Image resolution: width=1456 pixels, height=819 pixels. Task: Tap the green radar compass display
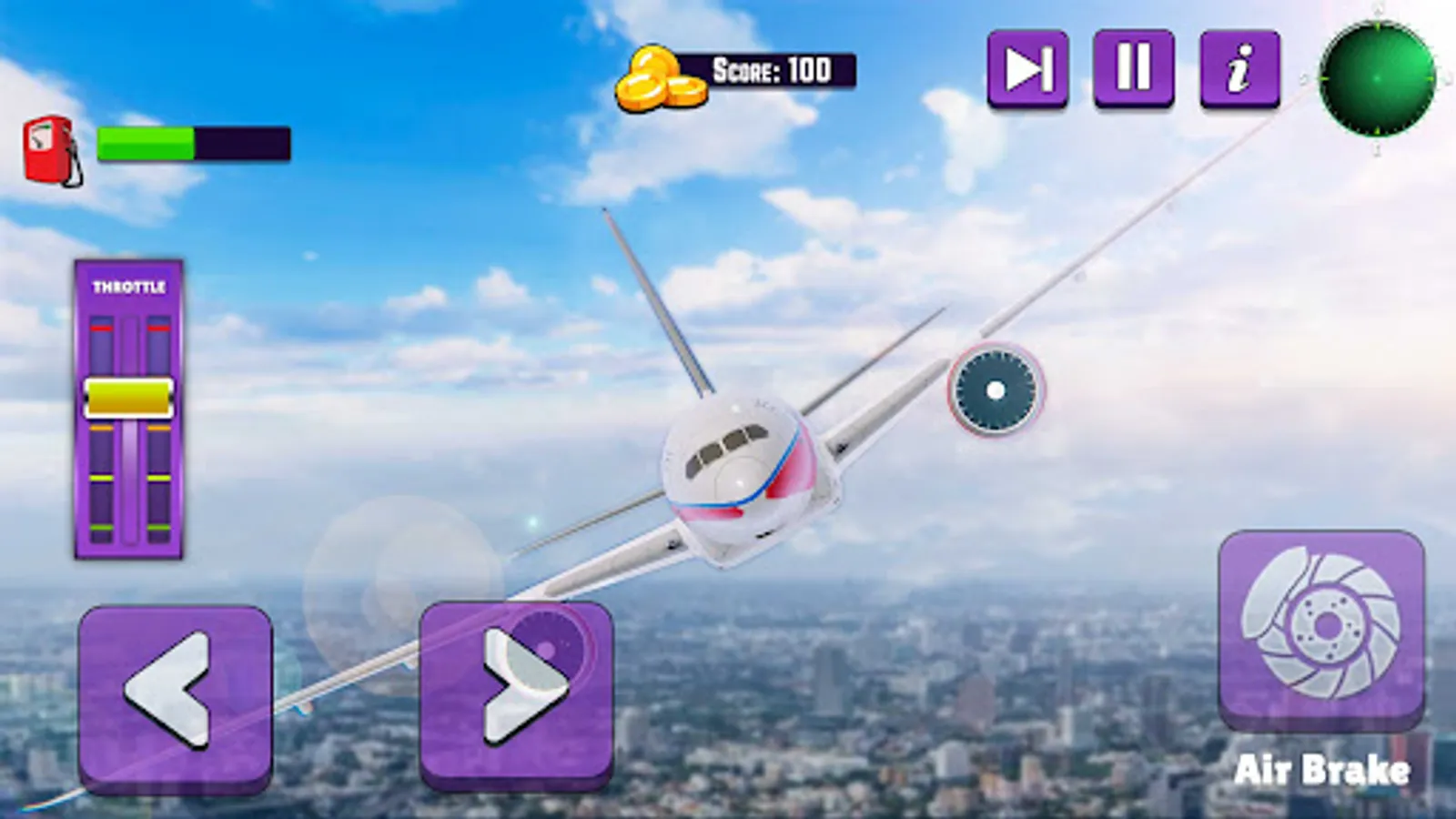tap(1380, 77)
